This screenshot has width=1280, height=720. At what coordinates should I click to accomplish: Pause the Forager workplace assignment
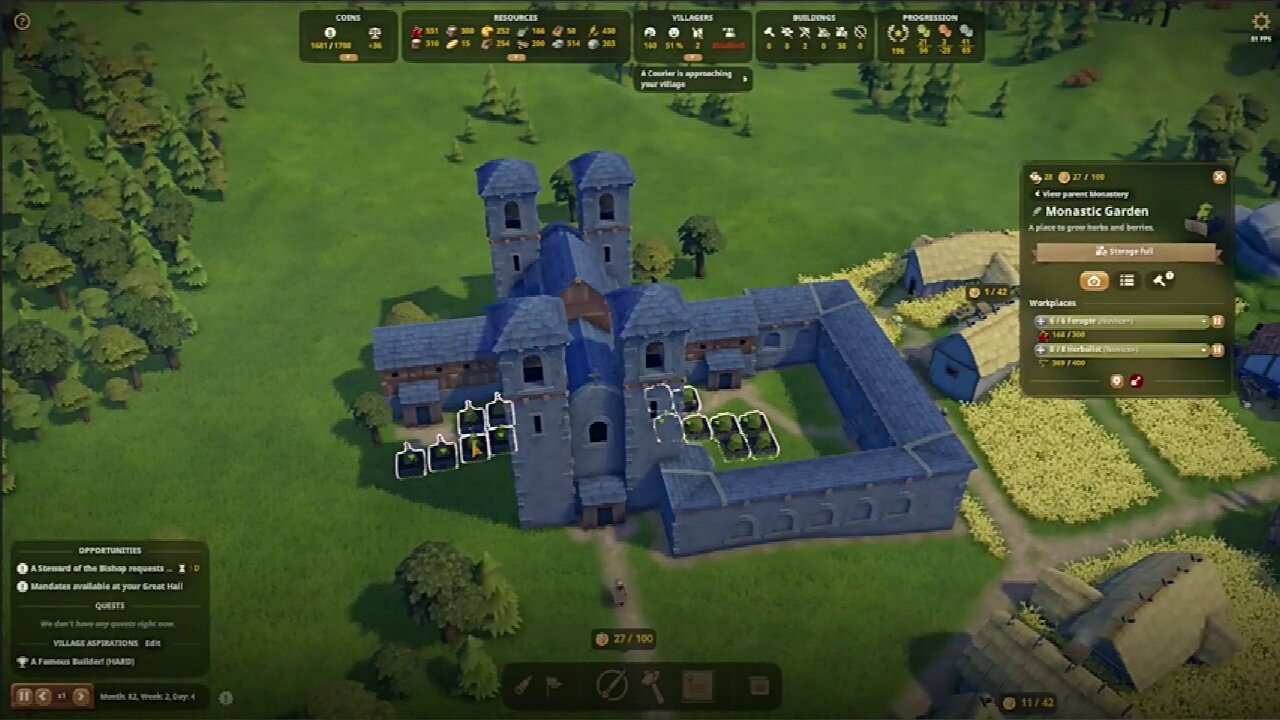click(1217, 321)
